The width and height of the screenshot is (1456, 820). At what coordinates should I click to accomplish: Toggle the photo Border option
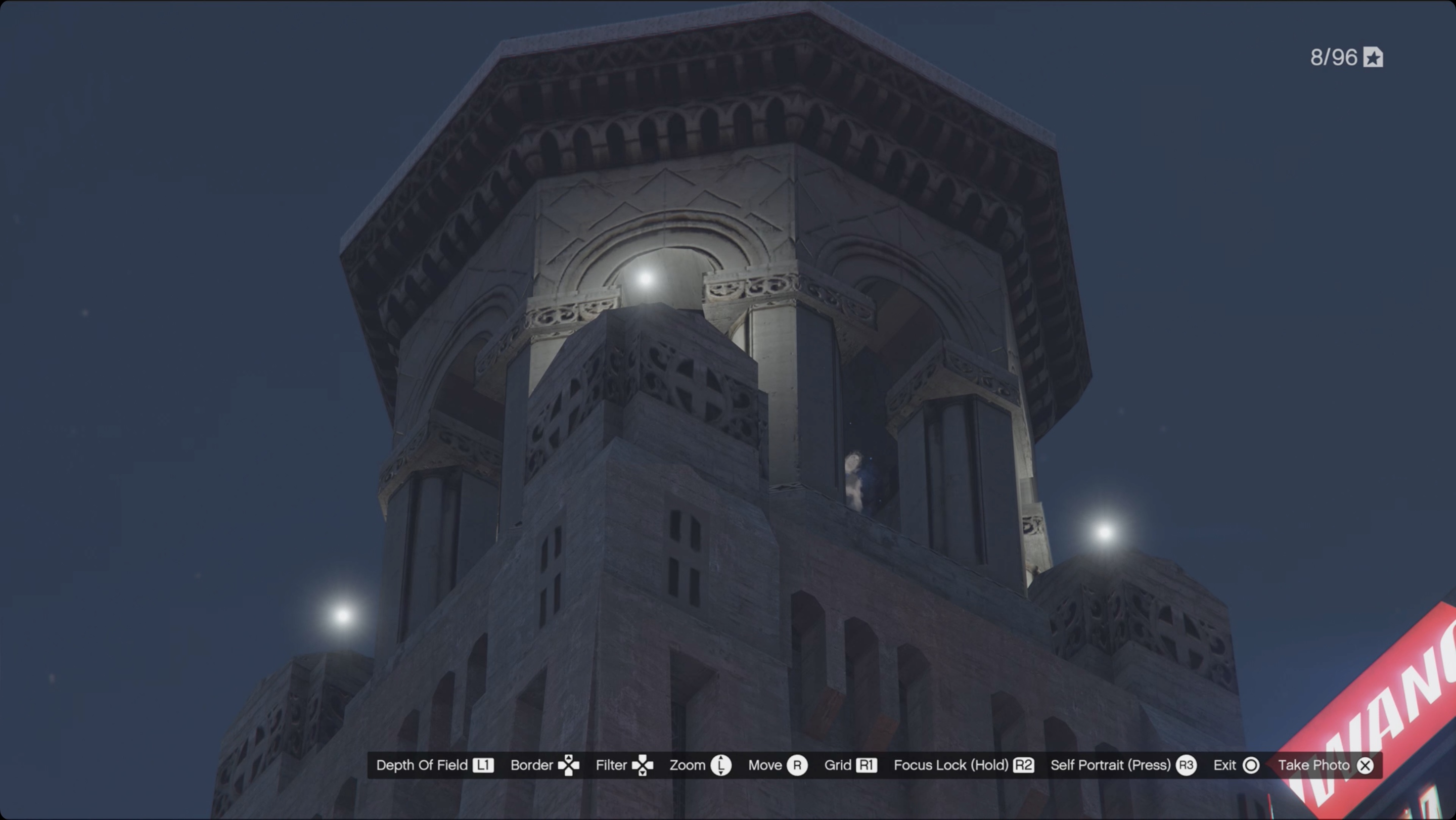coord(532,765)
